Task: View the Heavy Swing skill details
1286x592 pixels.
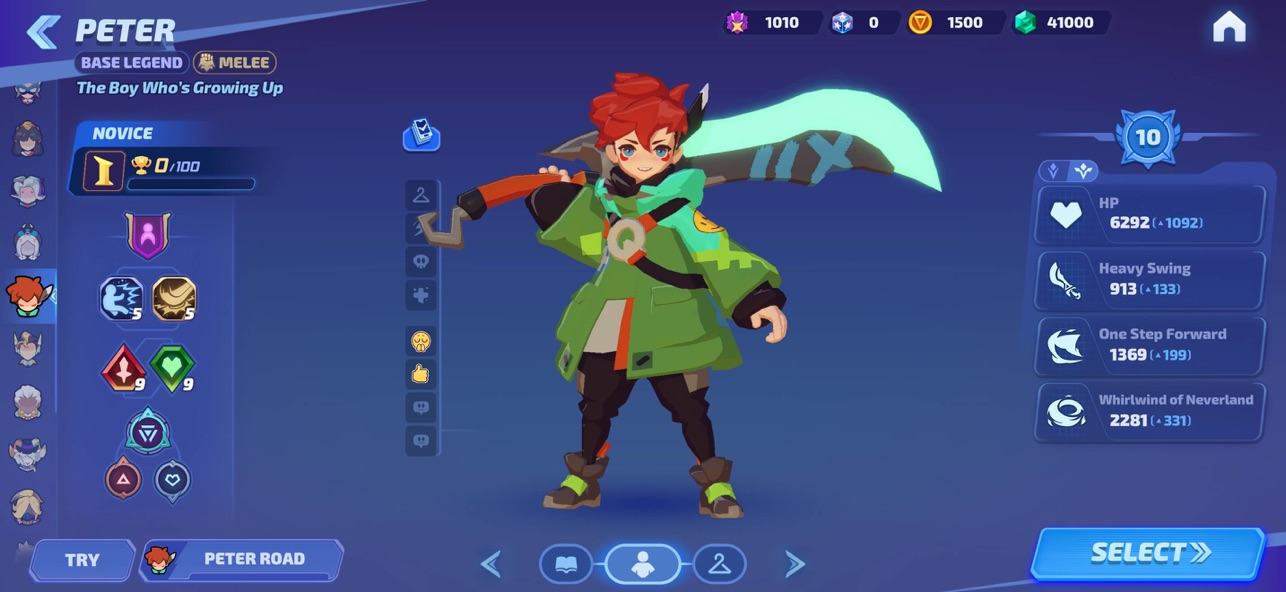Action: click(x=1149, y=279)
